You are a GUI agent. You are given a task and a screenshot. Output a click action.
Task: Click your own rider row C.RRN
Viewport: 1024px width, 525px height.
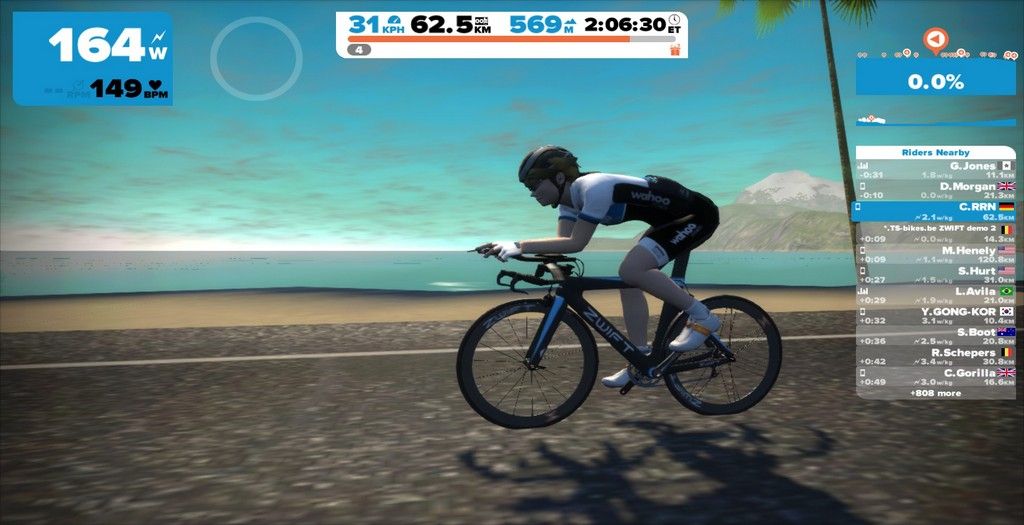[x=935, y=211]
